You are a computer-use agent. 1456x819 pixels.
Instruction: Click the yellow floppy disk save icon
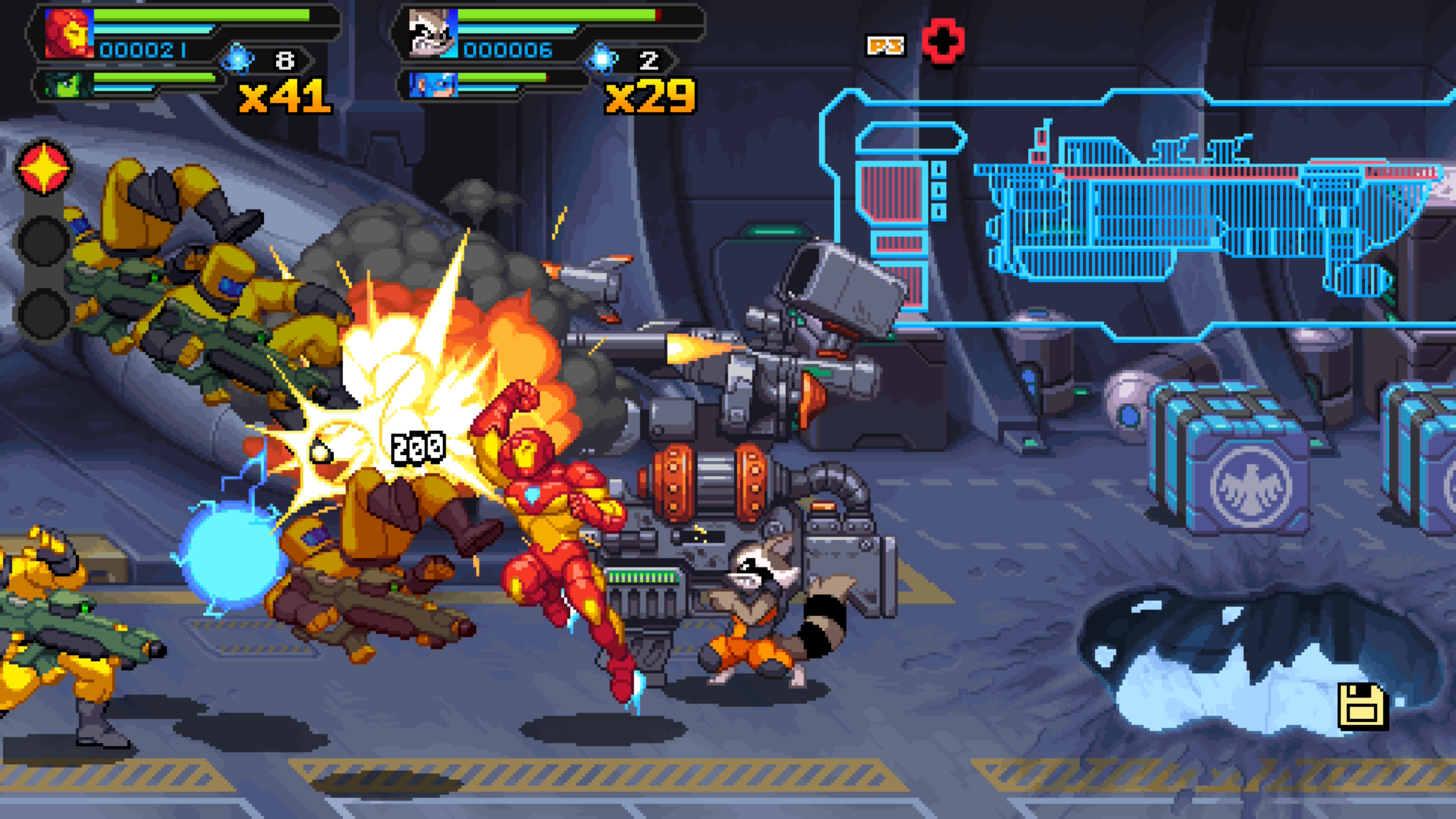pyautogui.click(x=1362, y=707)
